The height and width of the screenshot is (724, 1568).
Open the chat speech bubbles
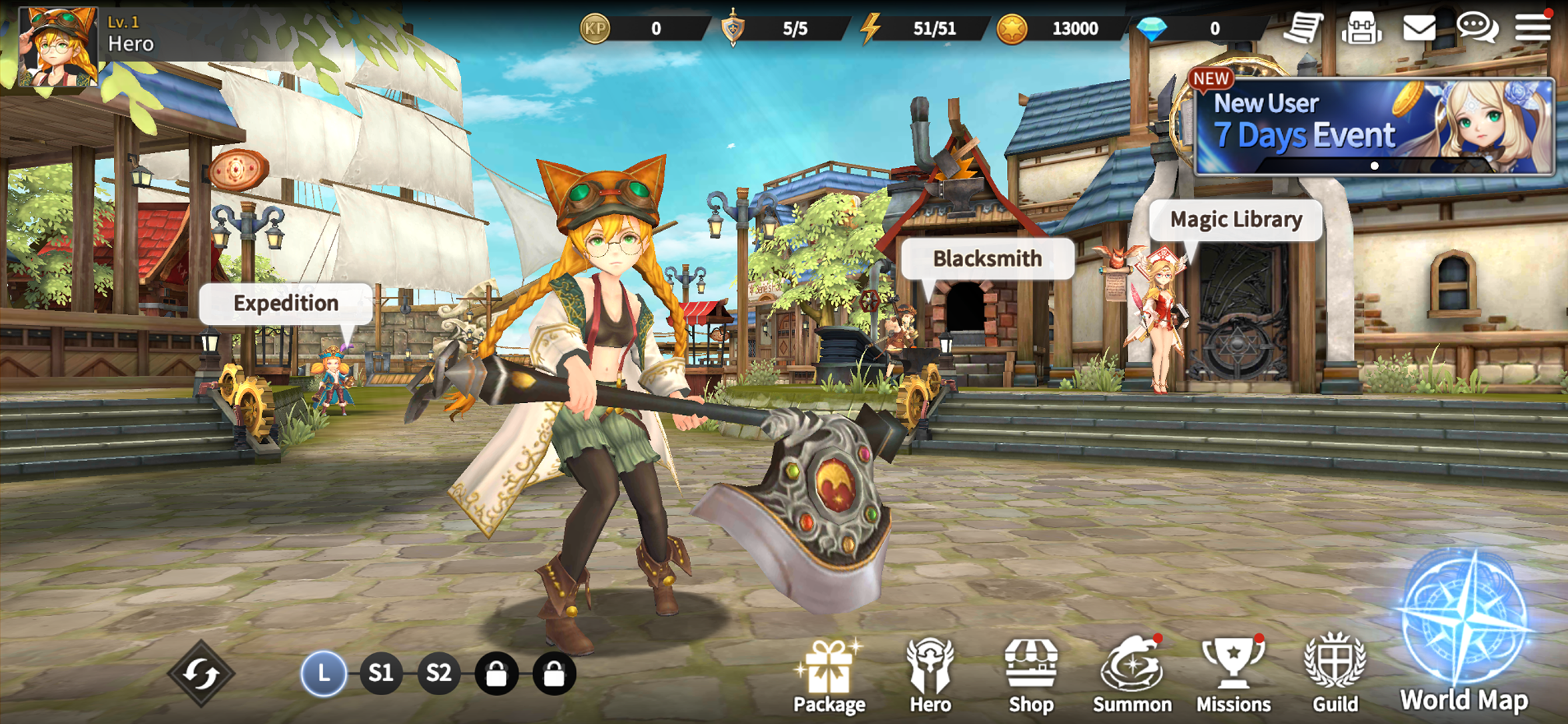[1476, 28]
